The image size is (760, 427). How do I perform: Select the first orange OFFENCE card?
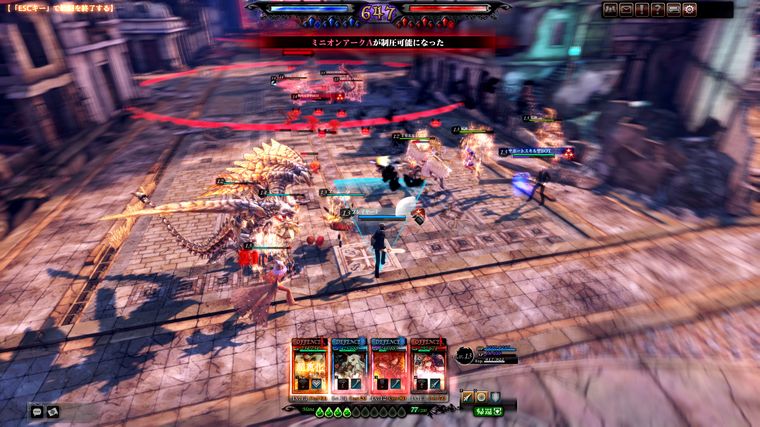[x=310, y=368]
